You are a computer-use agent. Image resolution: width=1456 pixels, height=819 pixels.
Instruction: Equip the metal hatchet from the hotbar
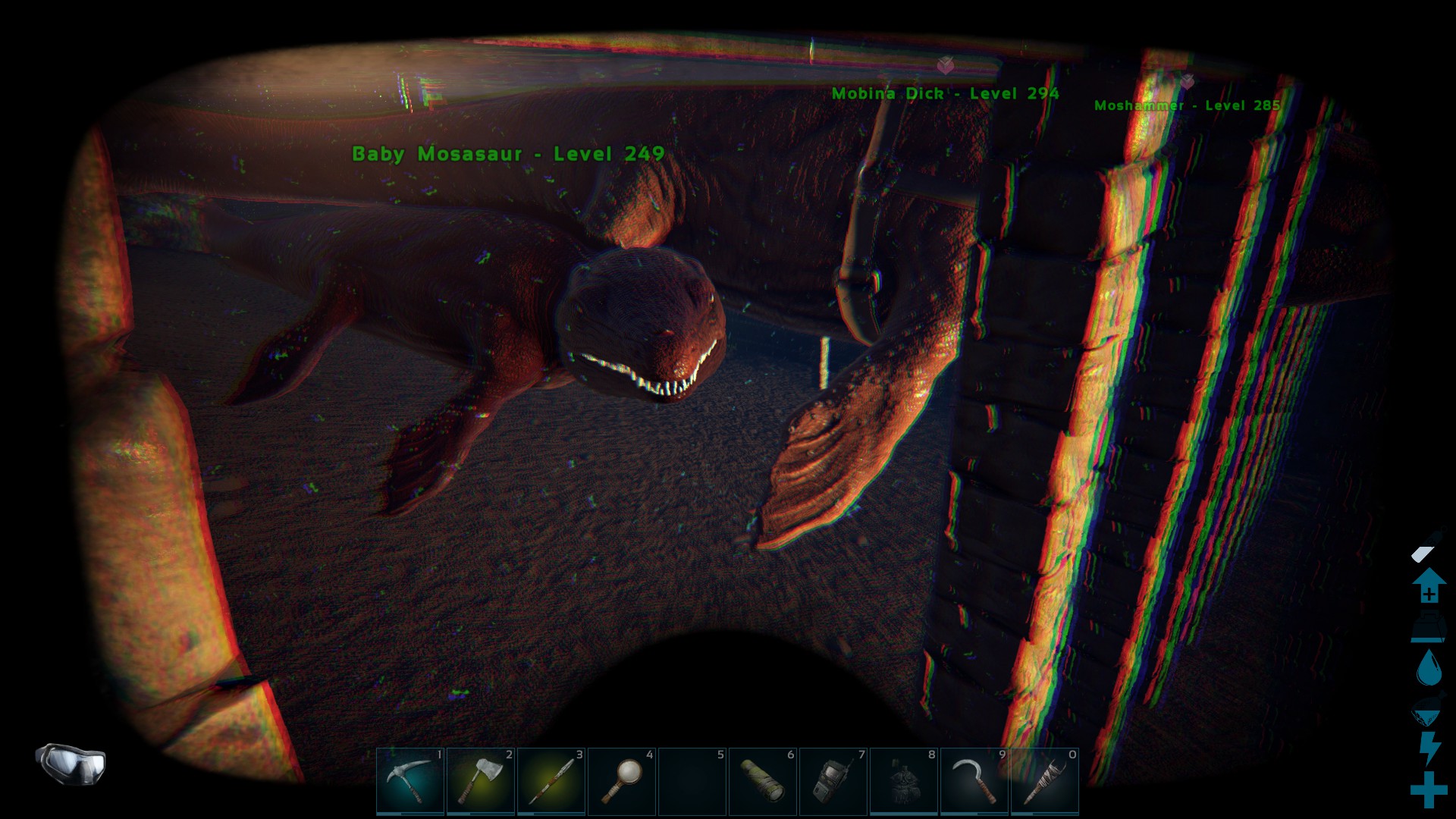click(x=481, y=781)
